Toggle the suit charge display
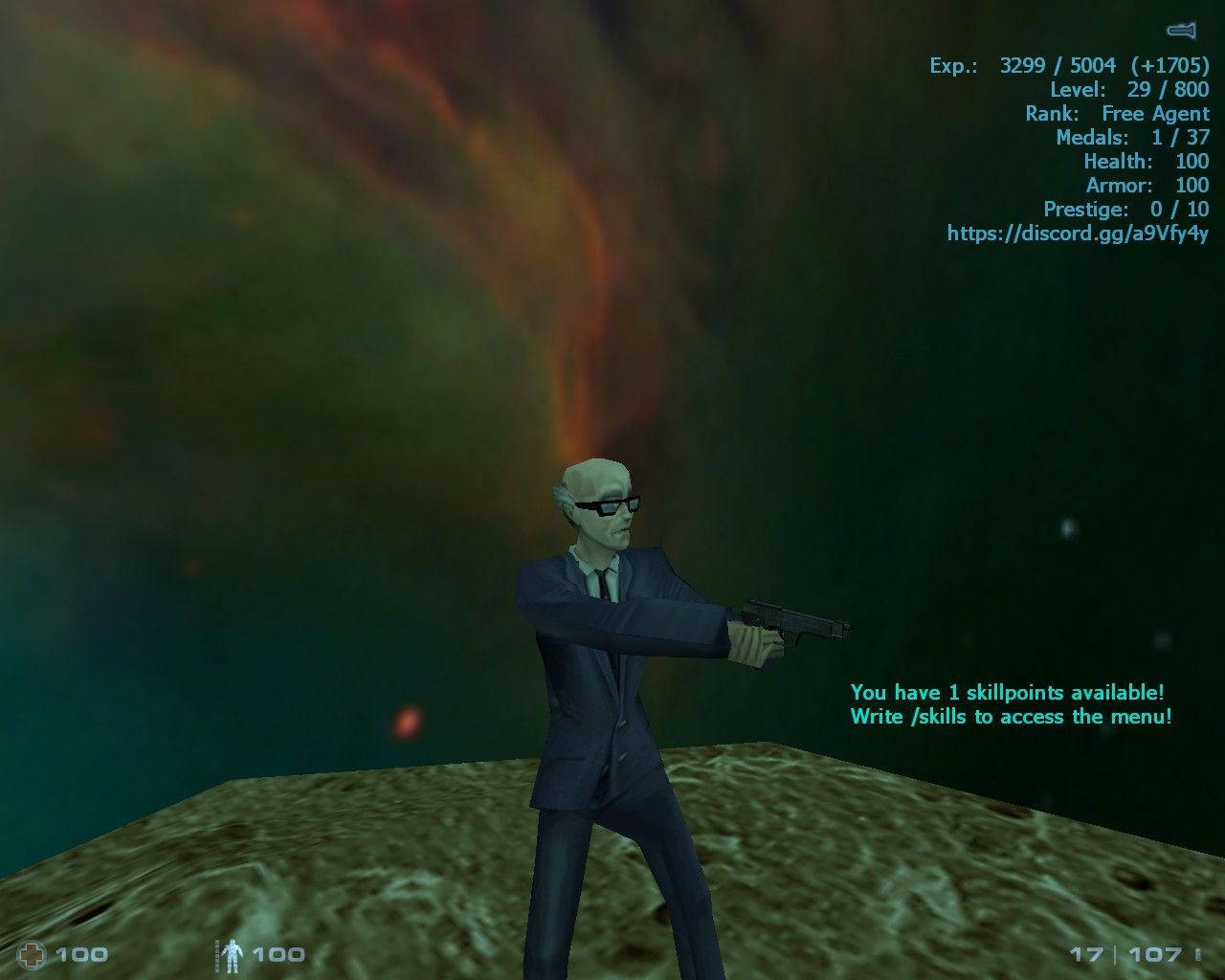This screenshot has width=1225, height=980. click(233, 953)
